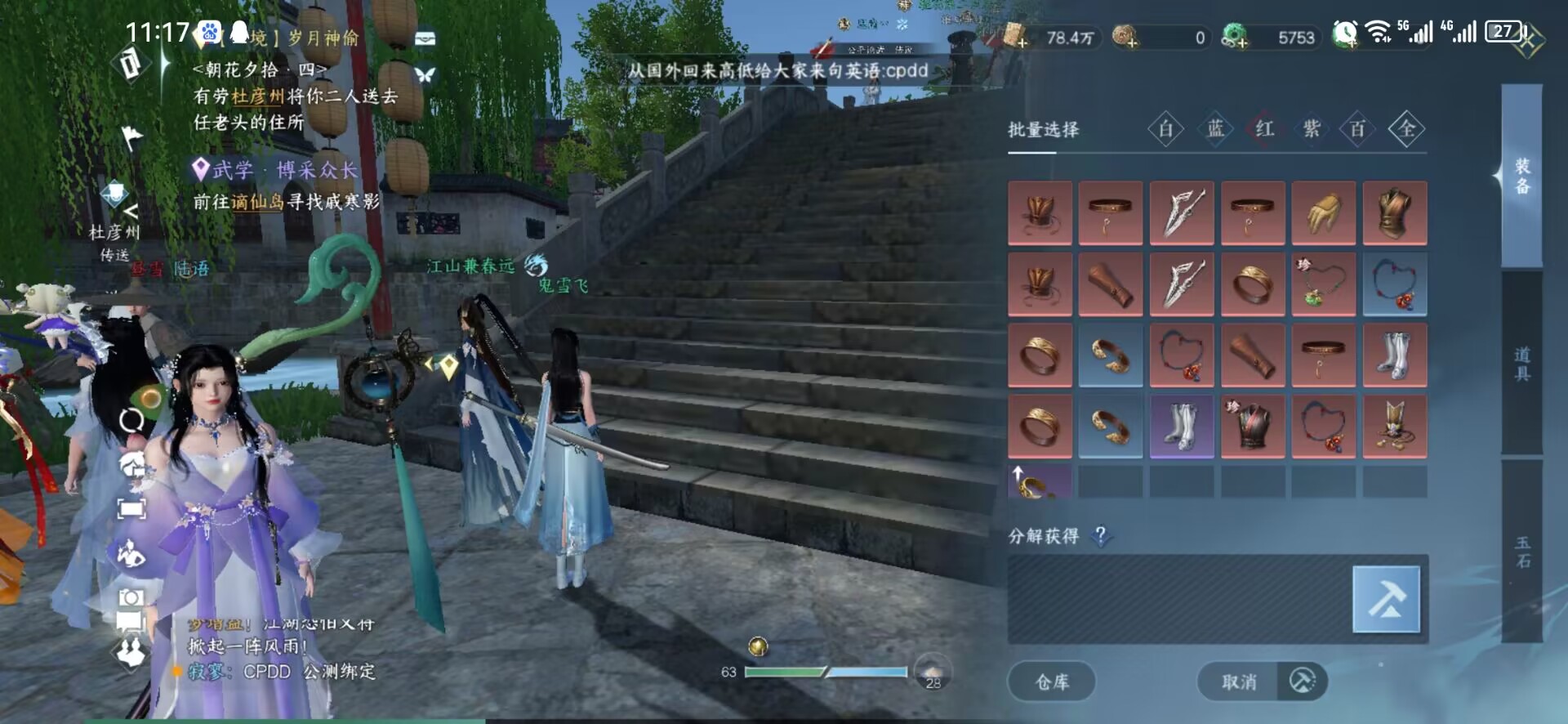Switch to the 装备 equipment tab
Image resolution: width=1568 pixels, height=724 pixels.
(1522, 177)
